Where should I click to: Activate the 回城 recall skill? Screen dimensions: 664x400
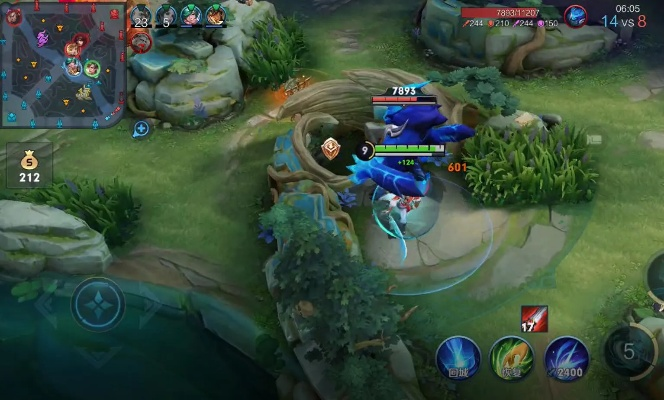(457, 358)
